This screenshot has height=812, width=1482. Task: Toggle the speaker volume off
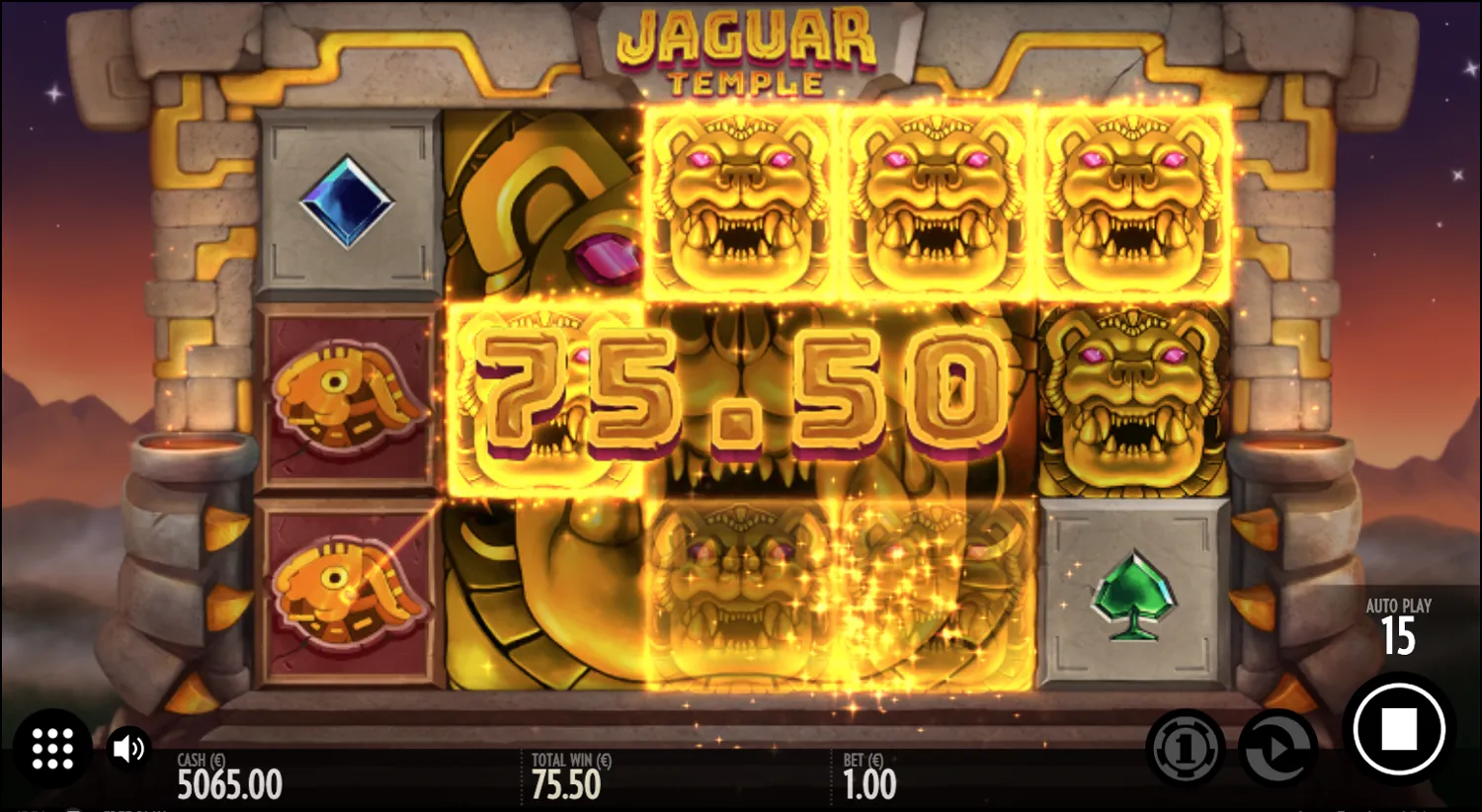pos(126,748)
